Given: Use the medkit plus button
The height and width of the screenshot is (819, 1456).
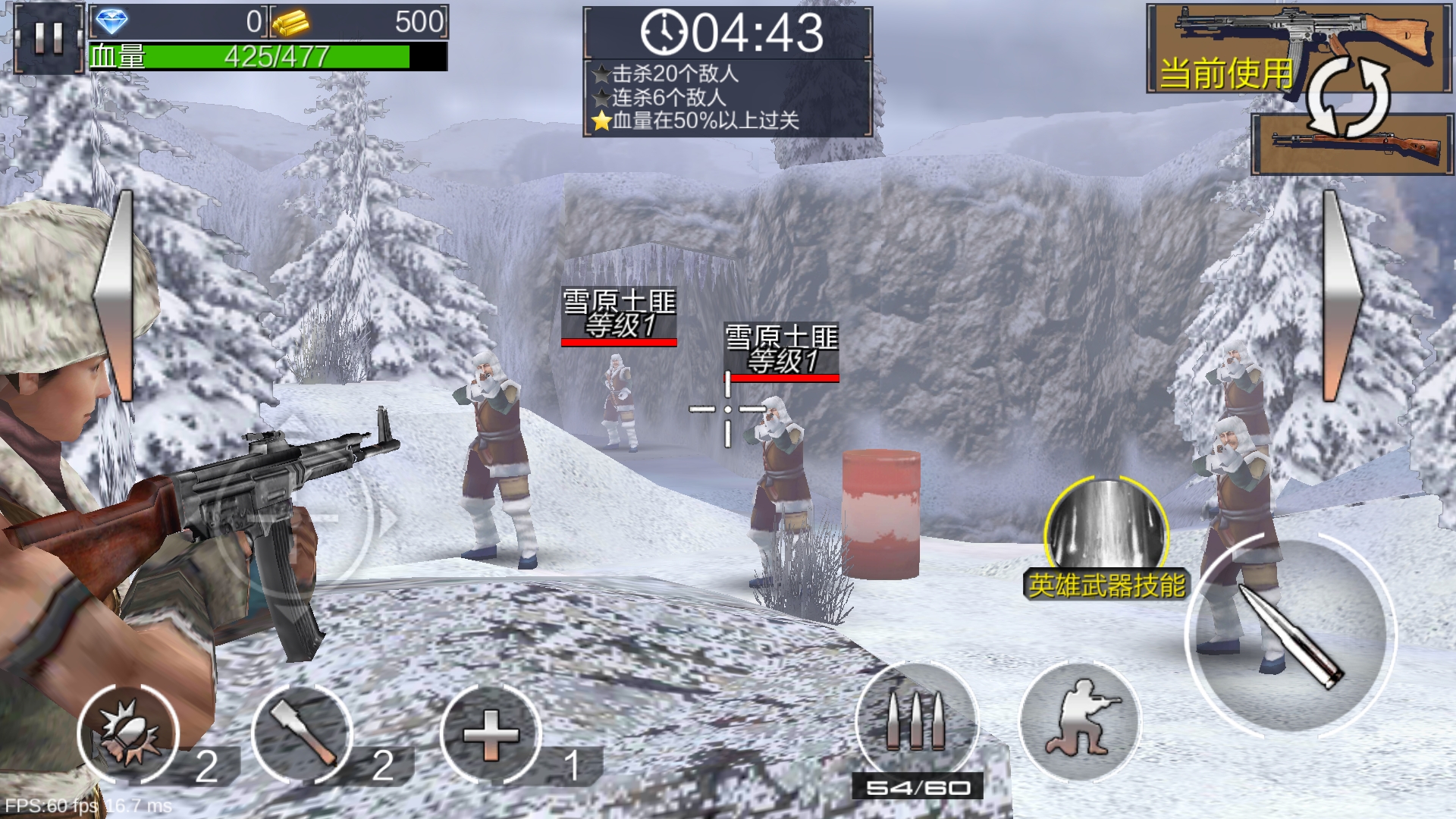Looking at the screenshot, I should coord(491,734).
